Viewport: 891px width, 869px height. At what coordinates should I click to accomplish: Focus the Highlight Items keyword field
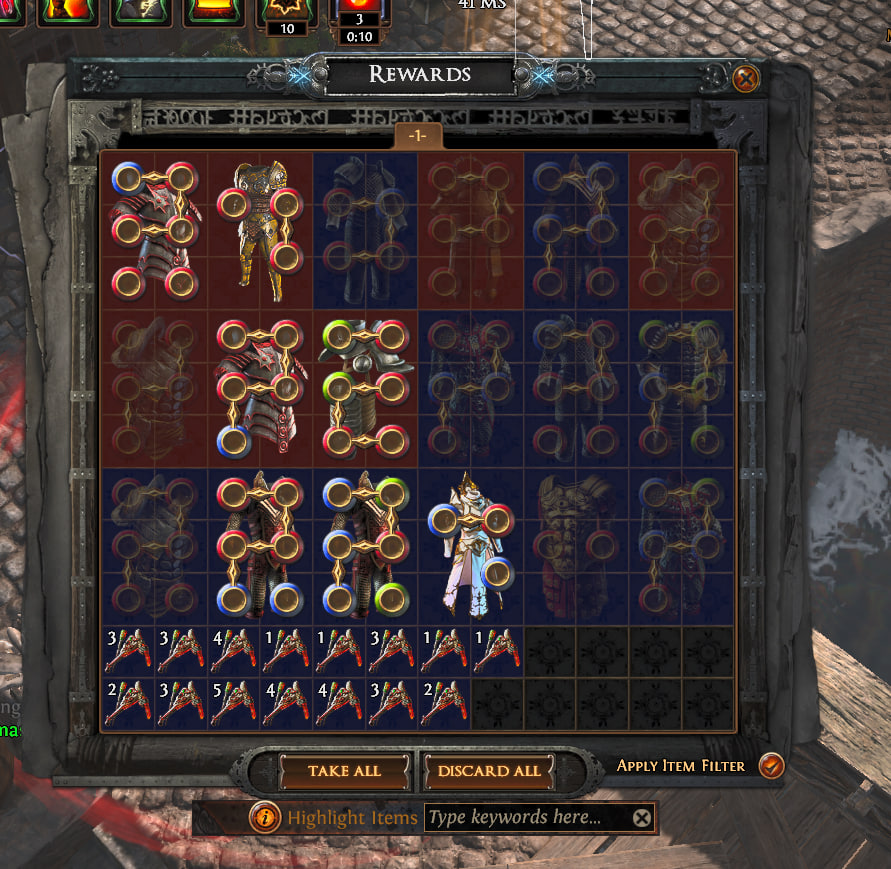pyautogui.click(x=527, y=818)
